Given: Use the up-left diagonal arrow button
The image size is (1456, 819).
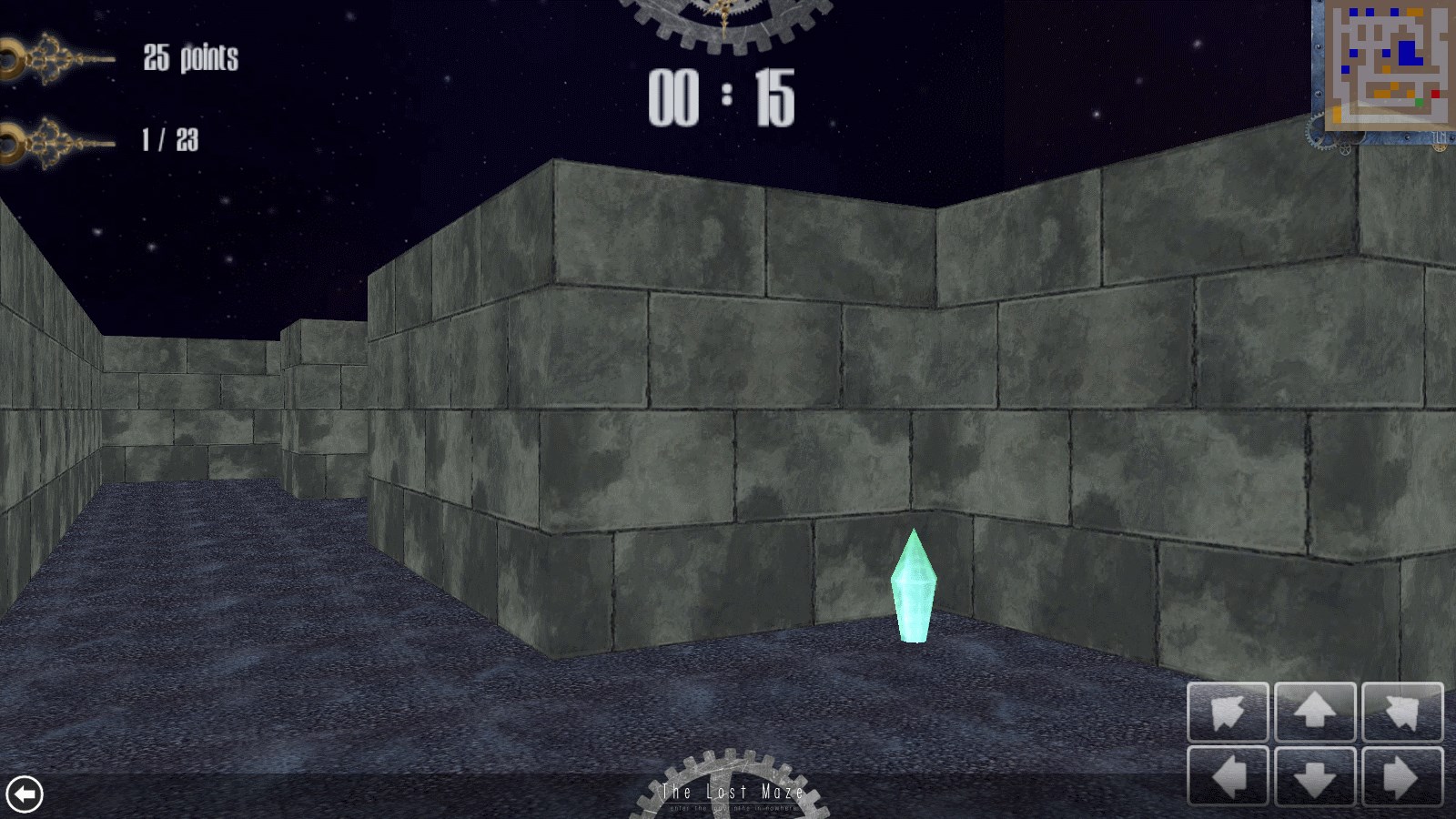Looking at the screenshot, I should click(x=1228, y=712).
